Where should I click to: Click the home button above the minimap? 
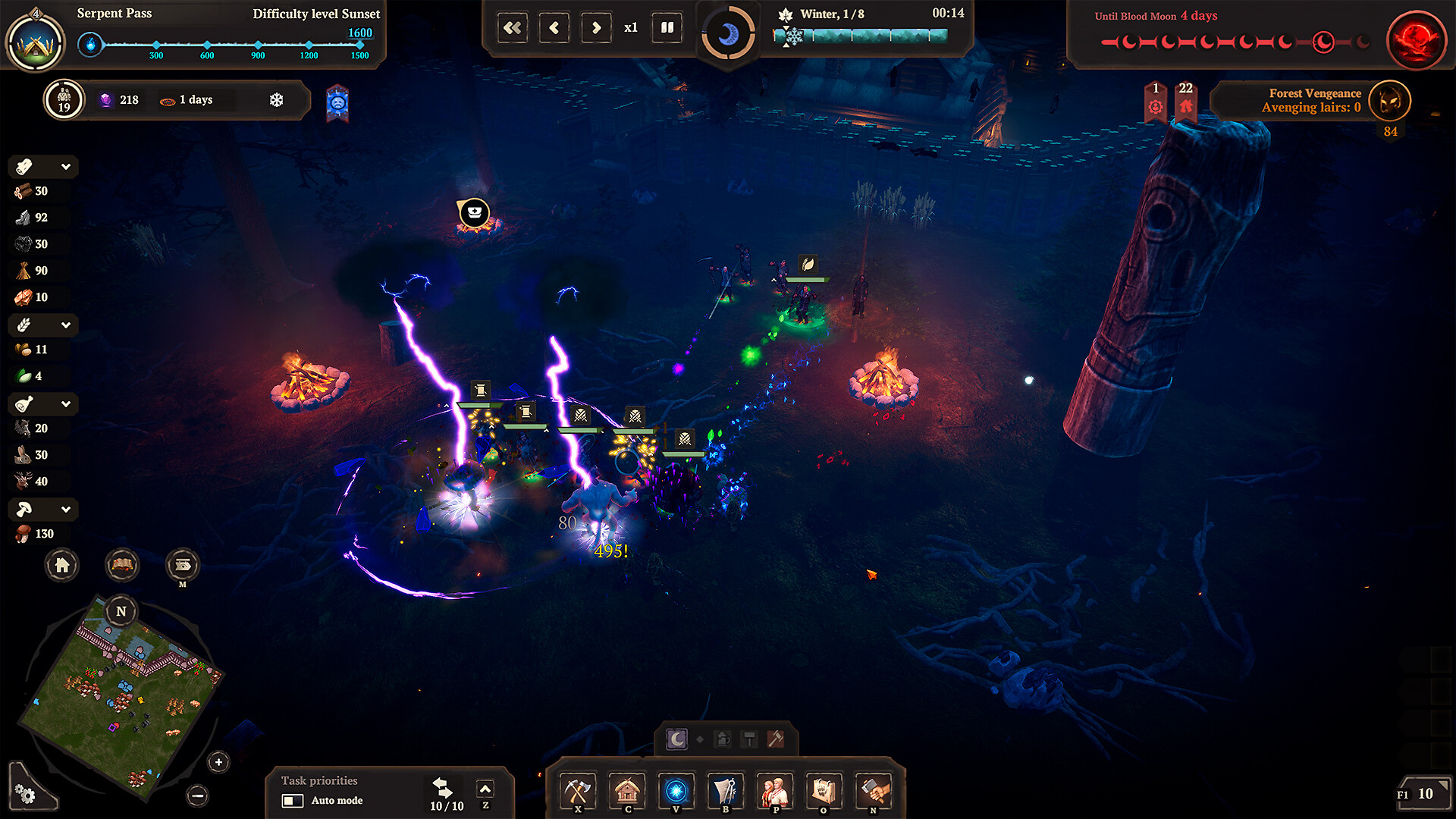[62, 565]
